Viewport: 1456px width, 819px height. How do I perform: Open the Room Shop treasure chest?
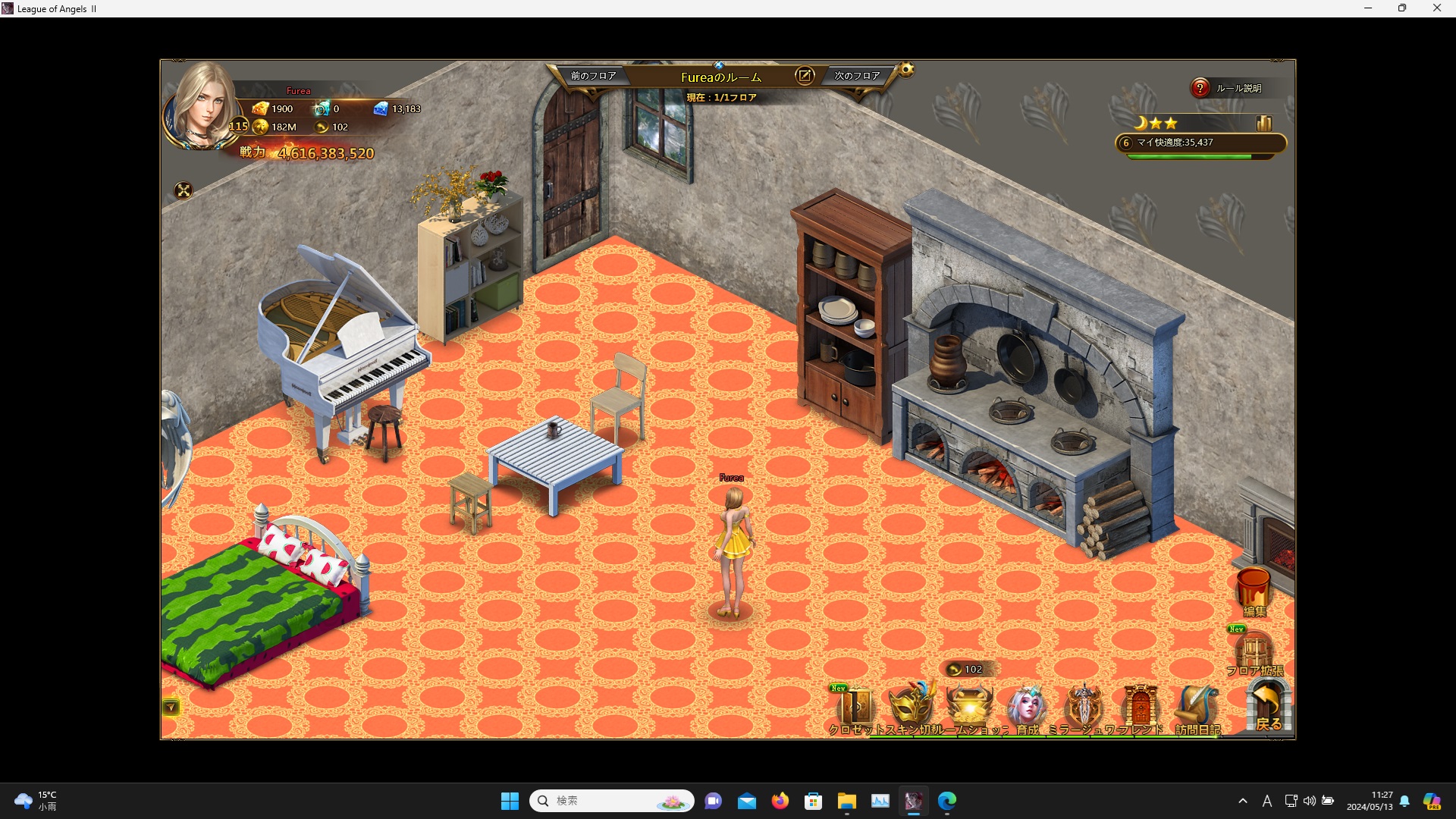click(x=970, y=707)
